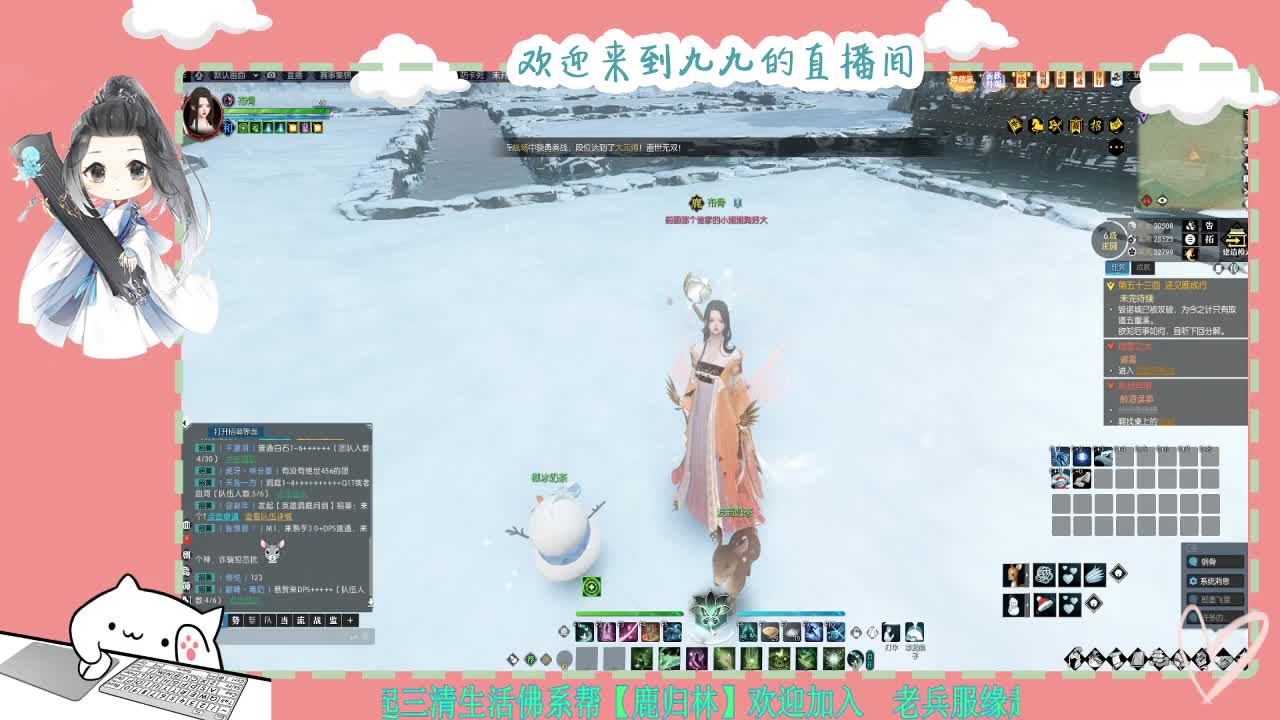Image resolution: width=1280 pixels, height=720 pixels.
Task: Click the 告 announcement icon in the estate panel
Action: click(x=1210, y=226)
